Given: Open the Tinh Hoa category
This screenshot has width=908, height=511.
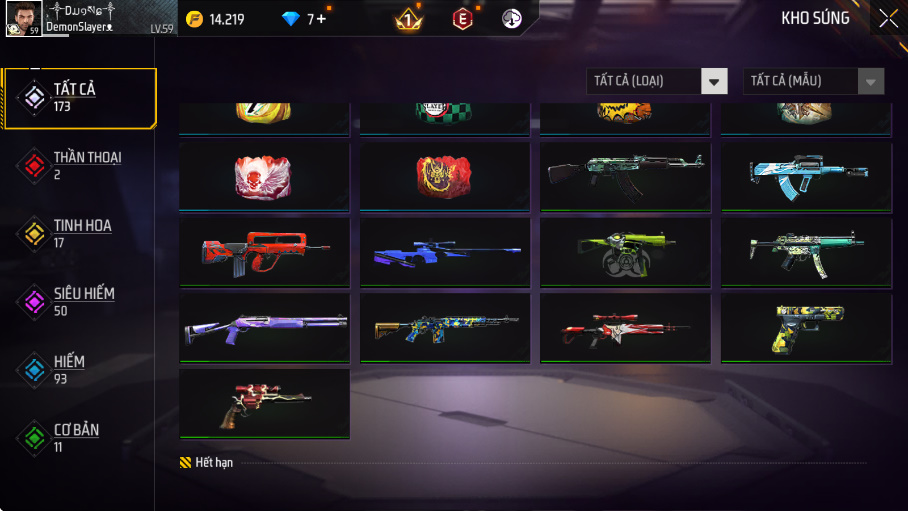Looking at the screenshot, I should coord(80,234).
